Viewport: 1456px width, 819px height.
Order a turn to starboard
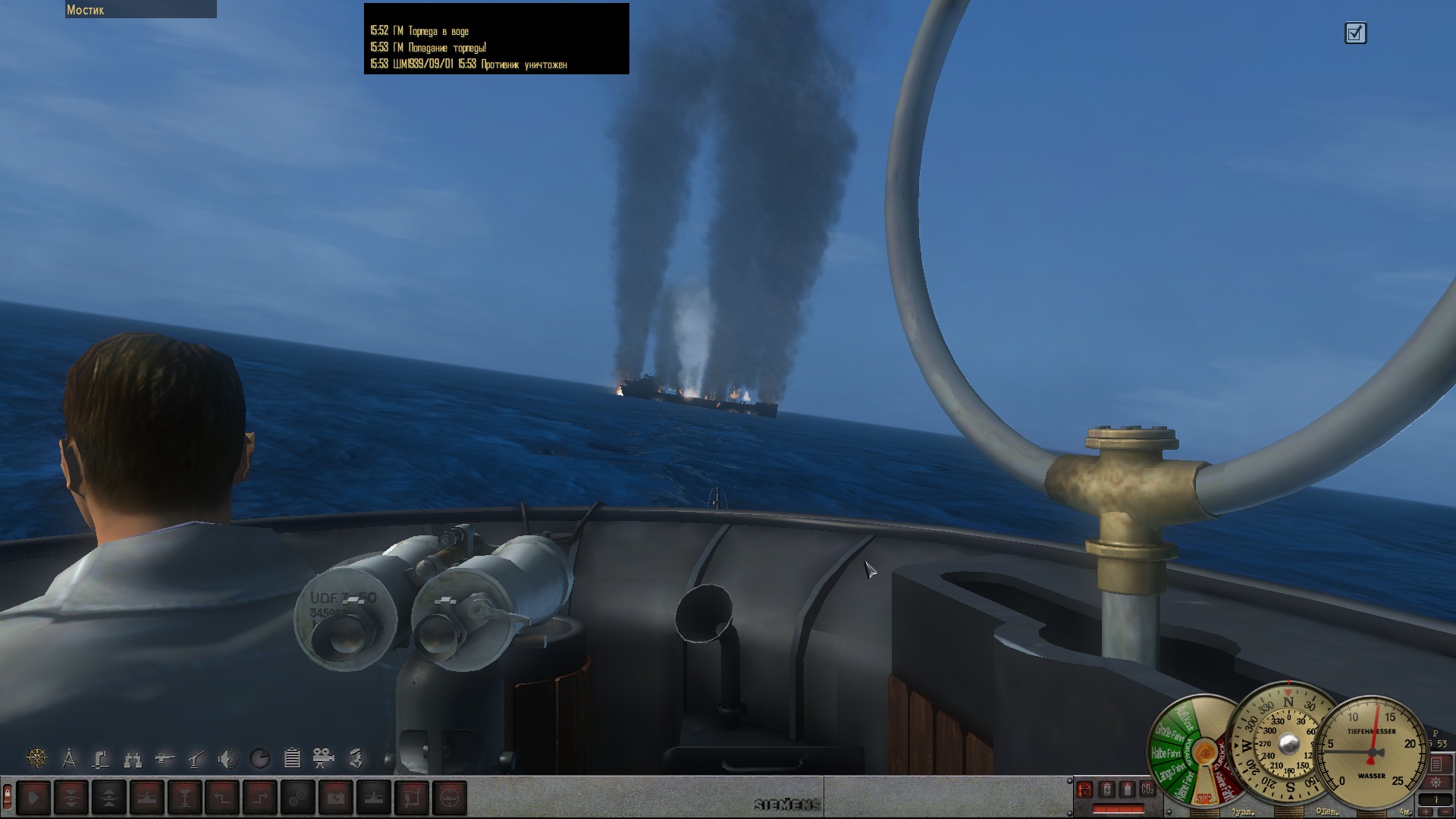click(x=260, y=798)
